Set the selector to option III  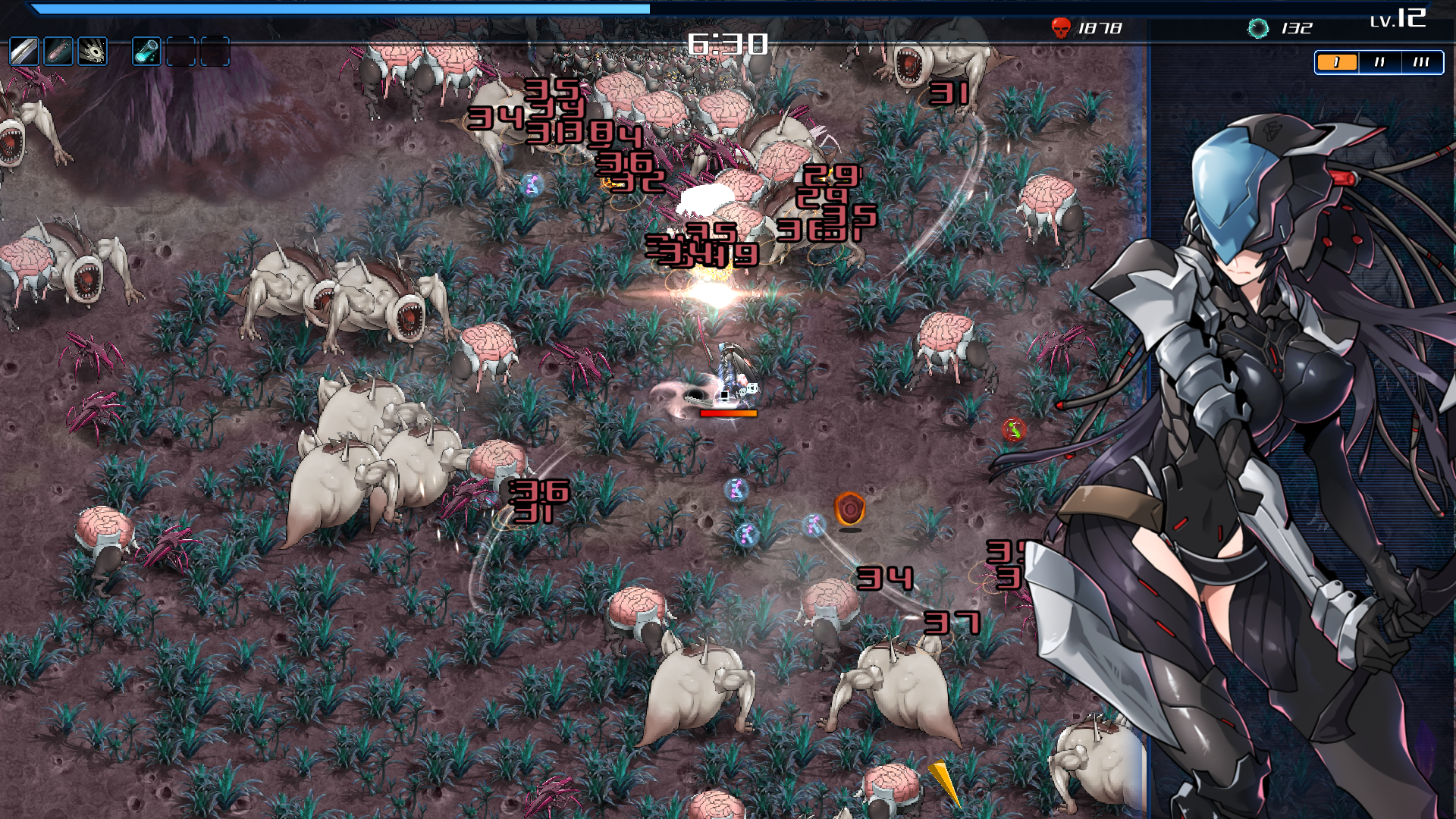(1421, 62)
